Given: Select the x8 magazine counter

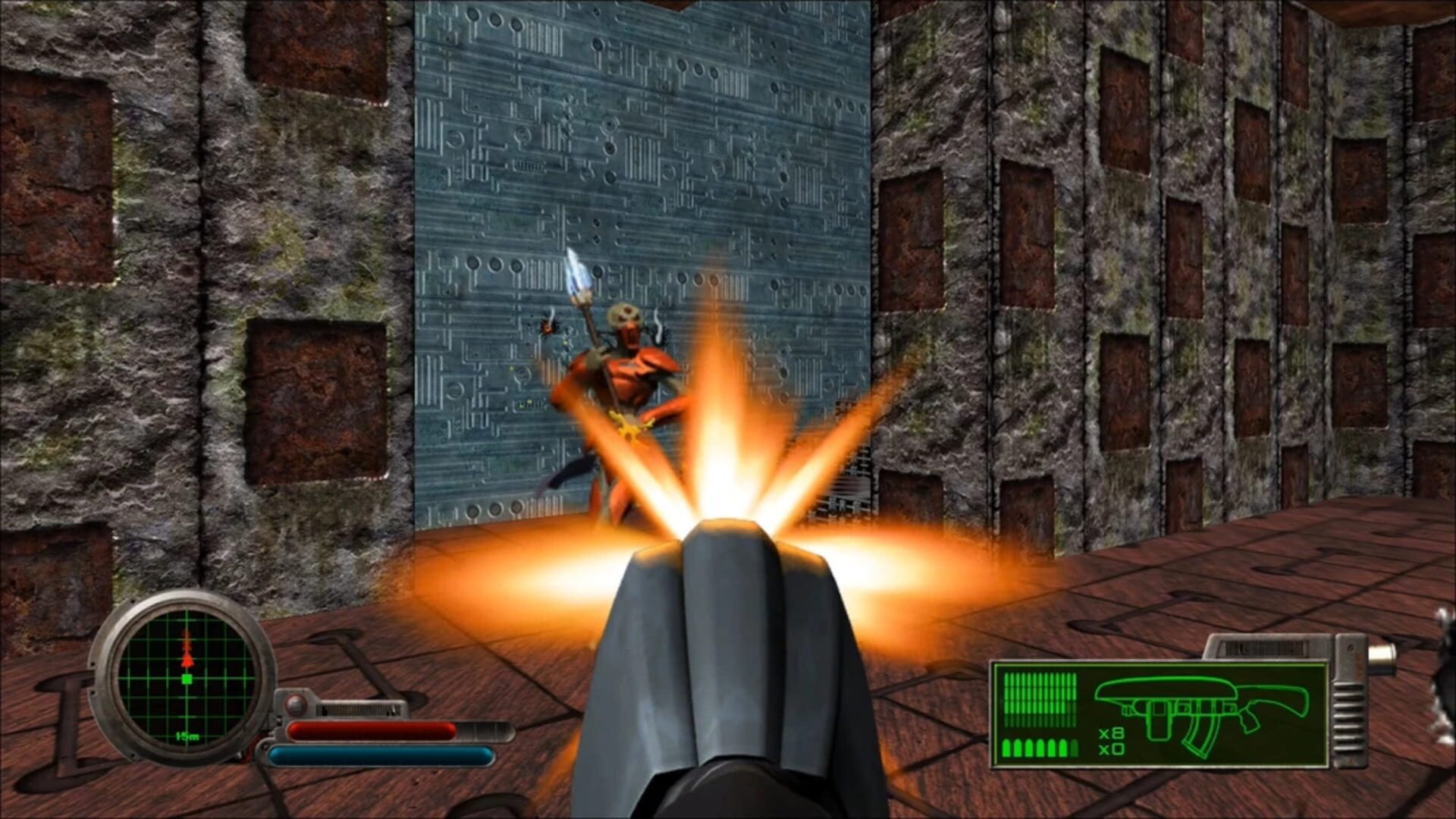Looking at the screenshot, I should click(x=1111, y=734).
